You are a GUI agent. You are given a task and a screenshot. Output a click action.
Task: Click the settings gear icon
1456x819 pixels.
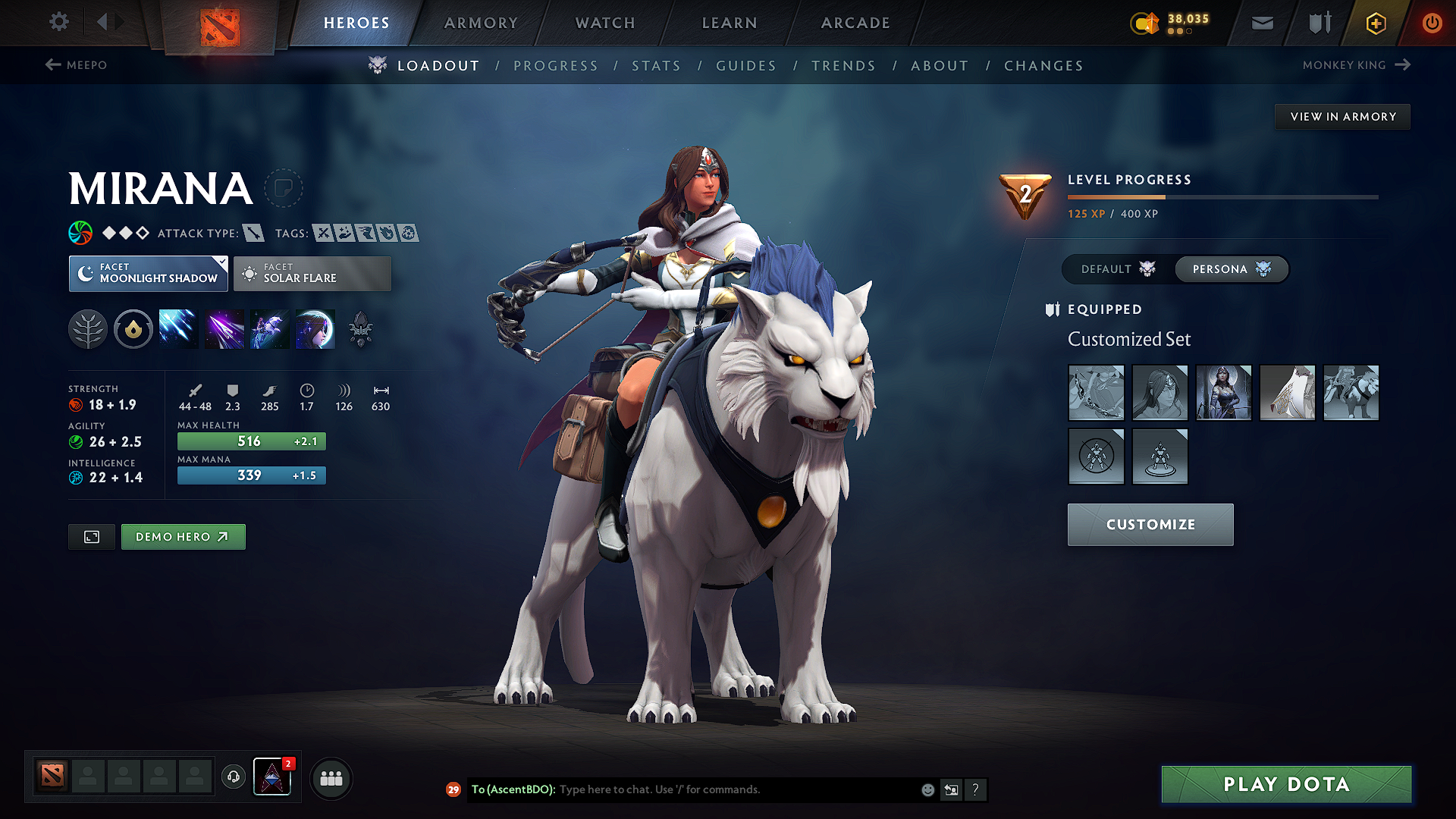pyautogui.click(x=58, y=22)
